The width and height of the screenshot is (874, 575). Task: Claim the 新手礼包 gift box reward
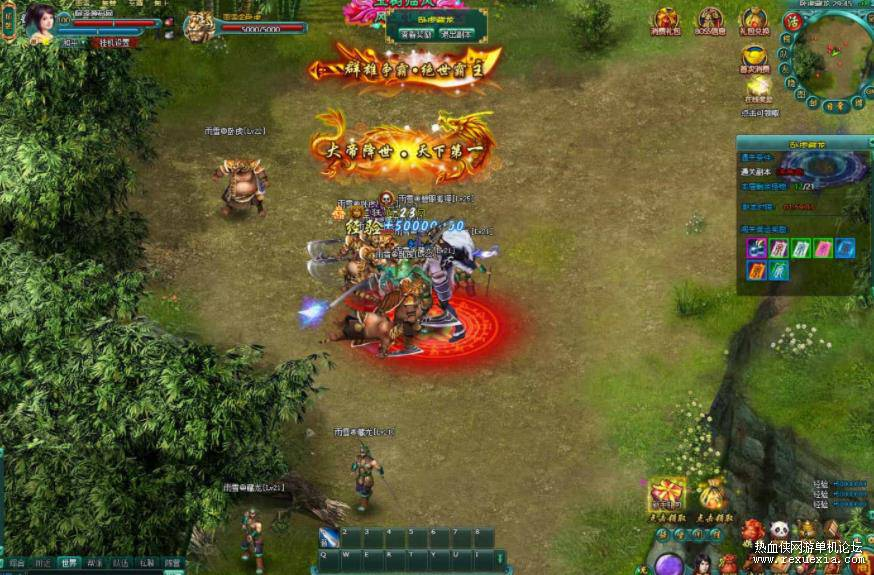[x=666, y=494]
